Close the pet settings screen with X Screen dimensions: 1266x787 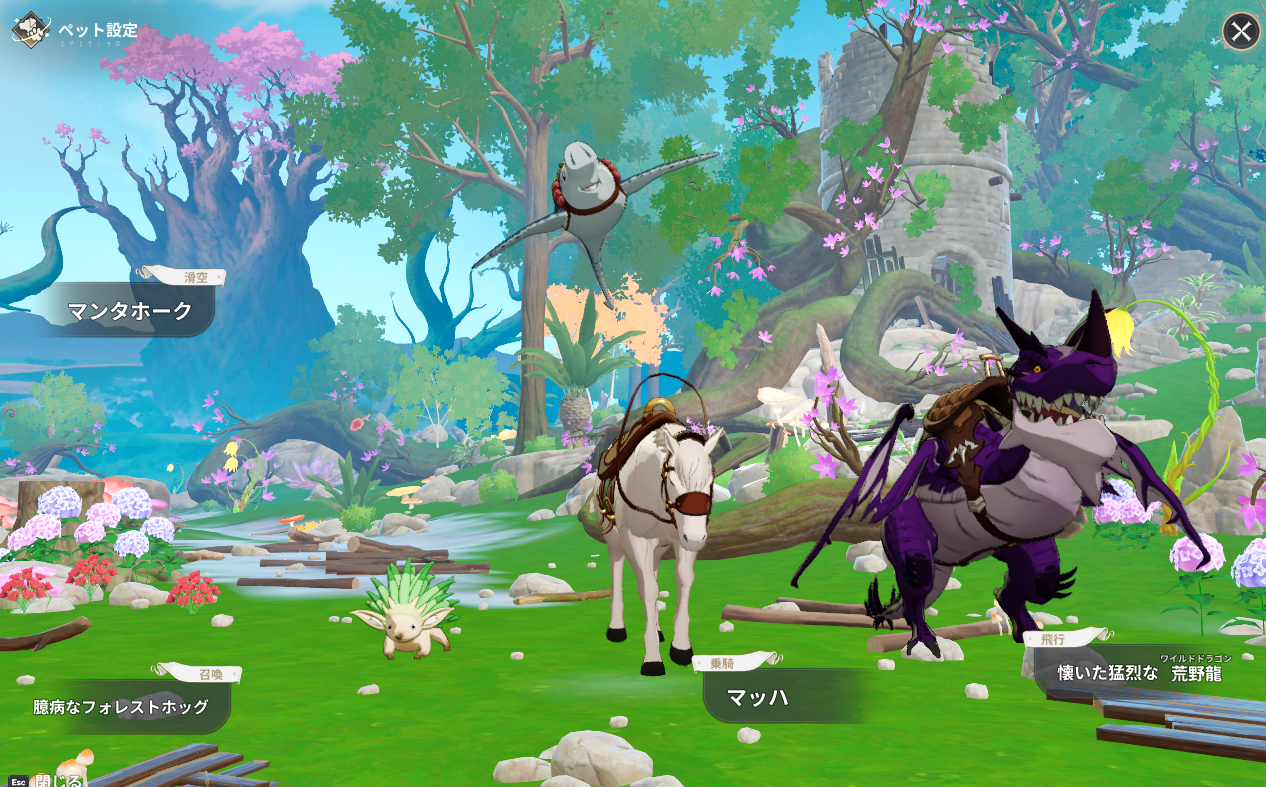coord(1241,32)
